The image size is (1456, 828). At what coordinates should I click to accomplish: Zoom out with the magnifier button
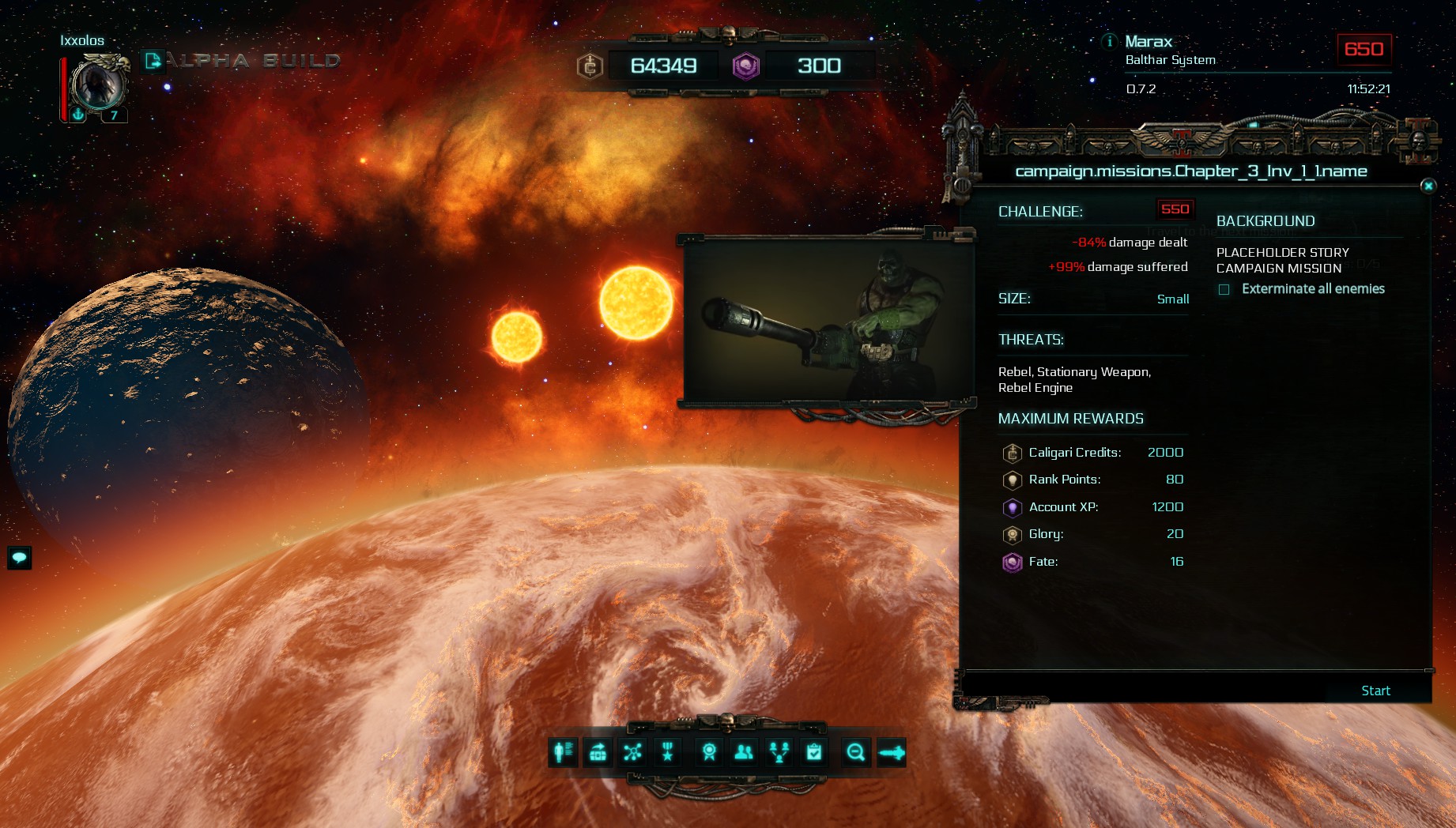855,752
